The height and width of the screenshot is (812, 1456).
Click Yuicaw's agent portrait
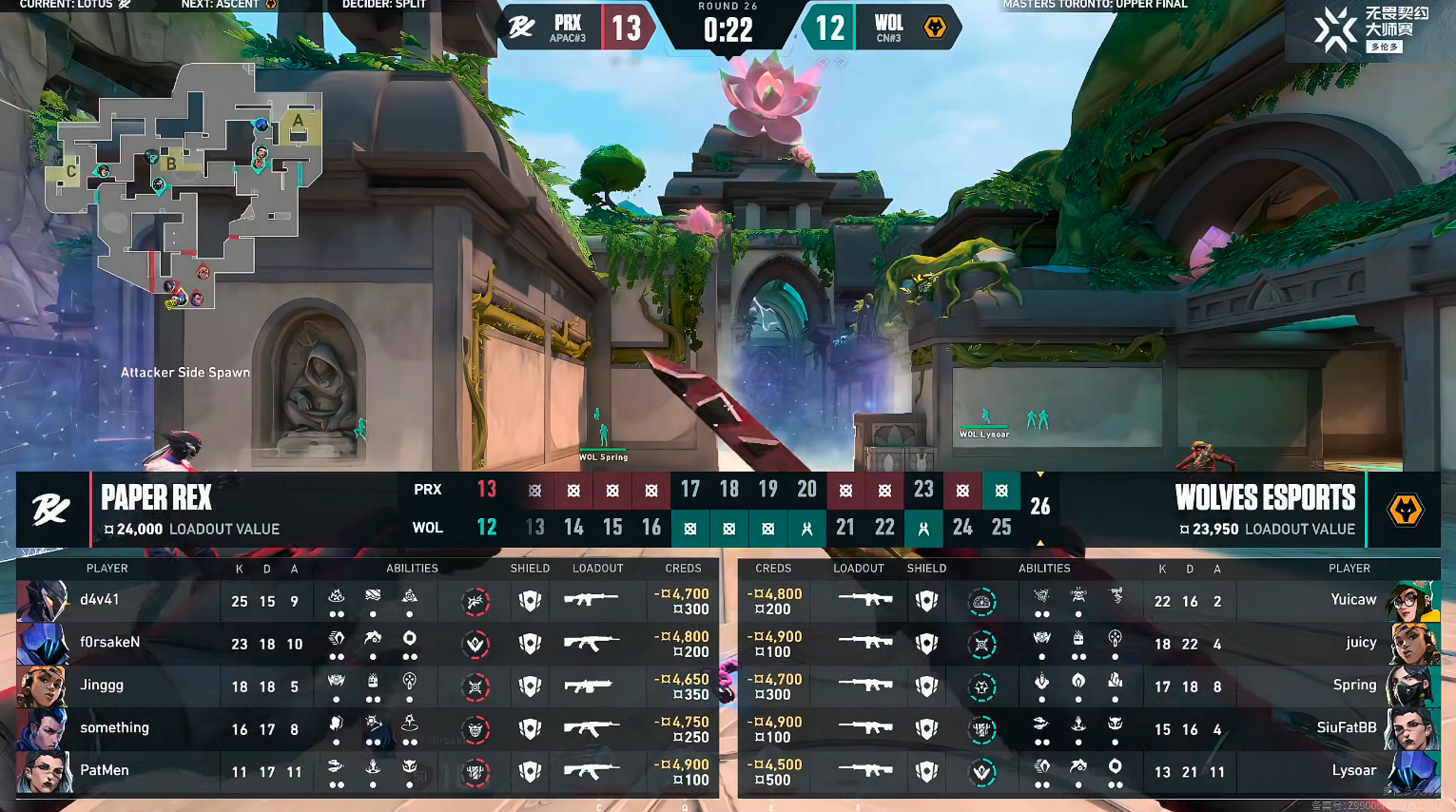[1413, 601]
